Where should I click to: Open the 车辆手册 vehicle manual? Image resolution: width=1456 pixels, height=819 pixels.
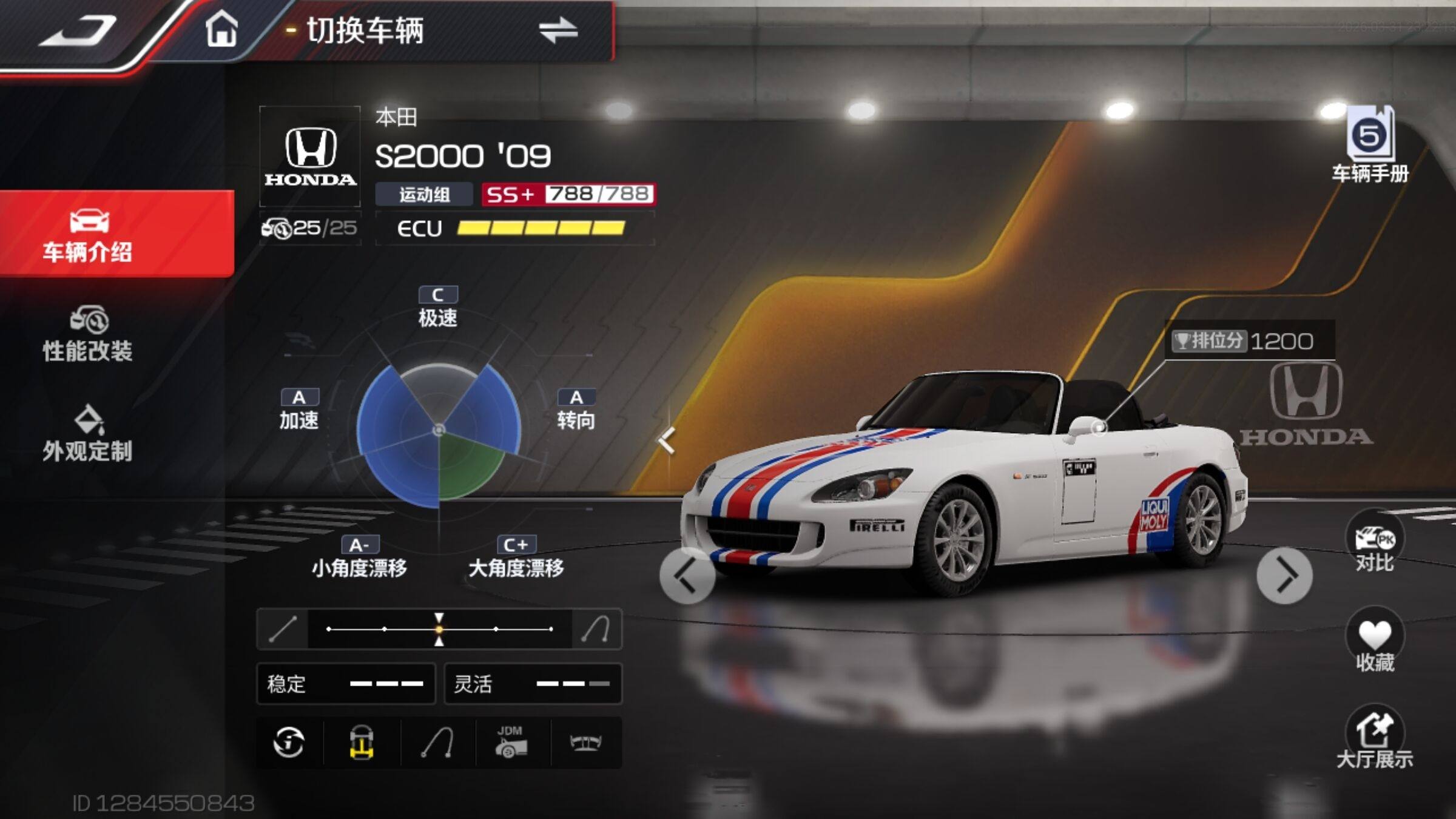[1370, 146]
